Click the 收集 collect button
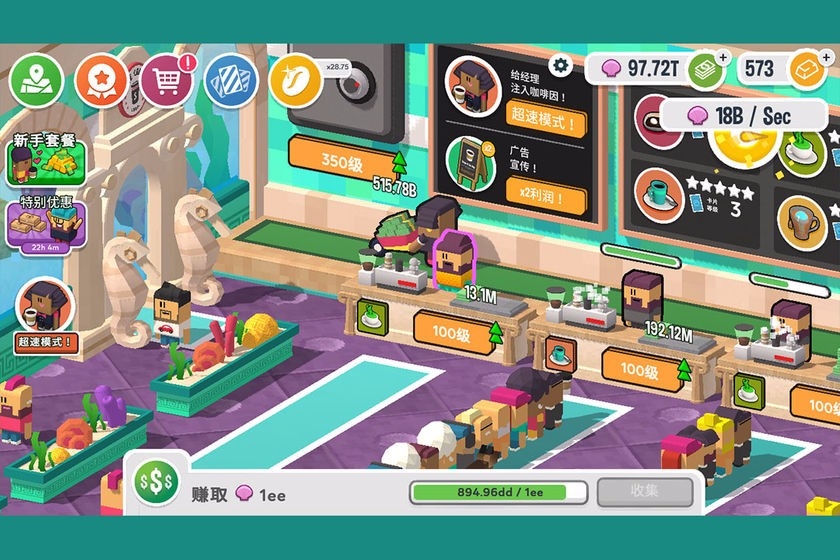 click(x=644, y=492)
